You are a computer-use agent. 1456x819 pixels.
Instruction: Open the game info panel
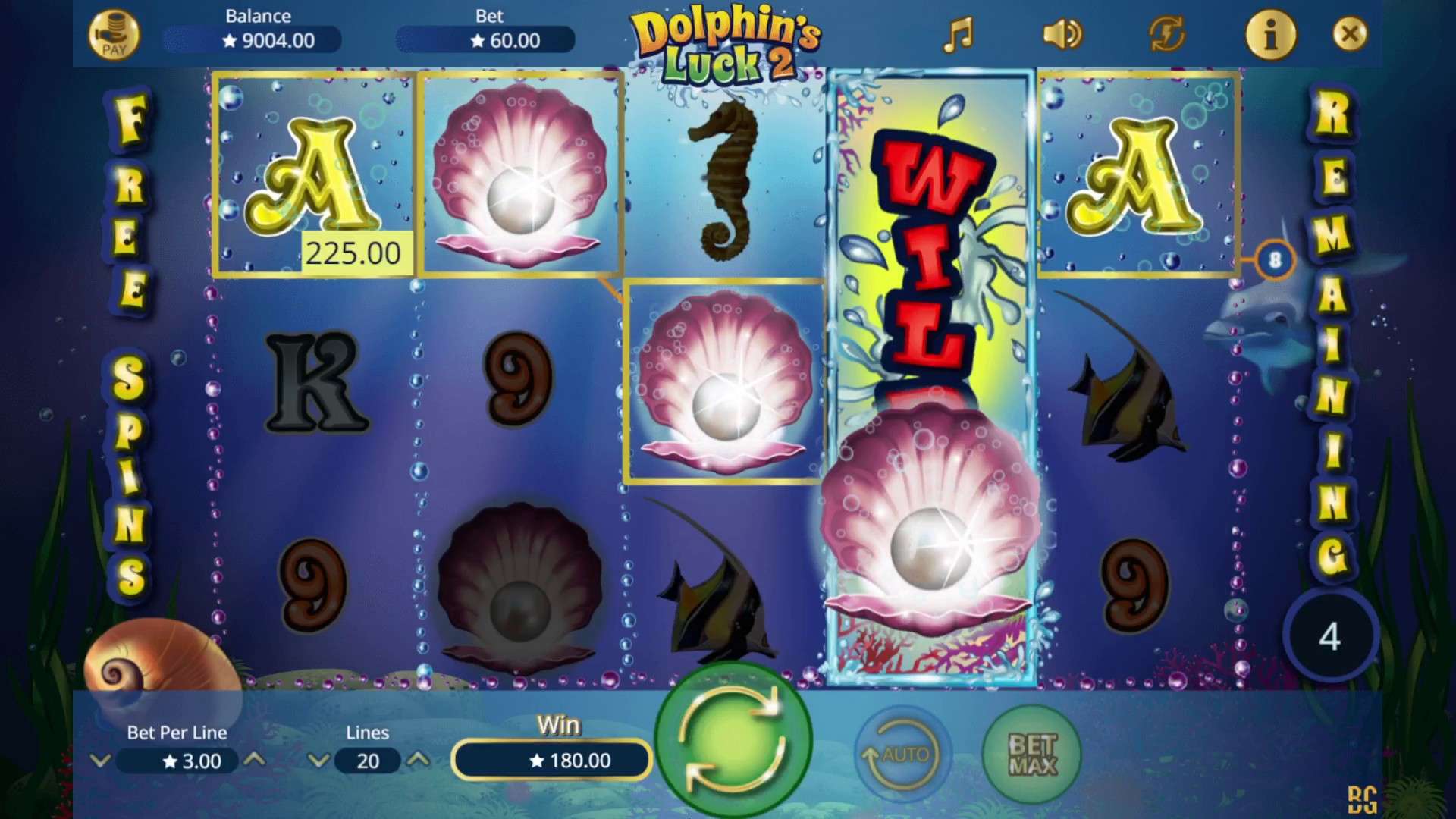click(1271, 34)
